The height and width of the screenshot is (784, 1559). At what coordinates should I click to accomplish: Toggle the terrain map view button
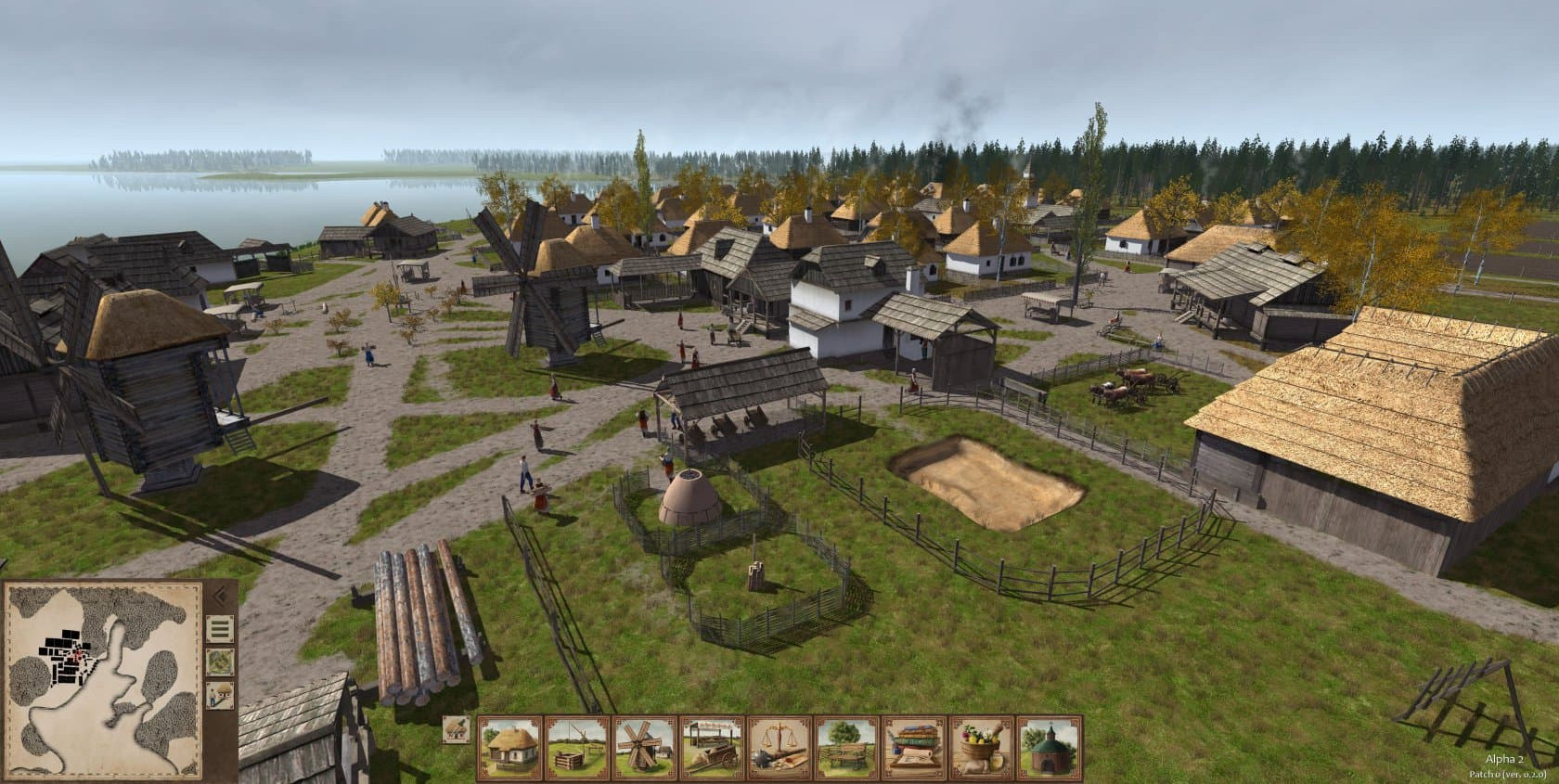[x=220, y=662]
